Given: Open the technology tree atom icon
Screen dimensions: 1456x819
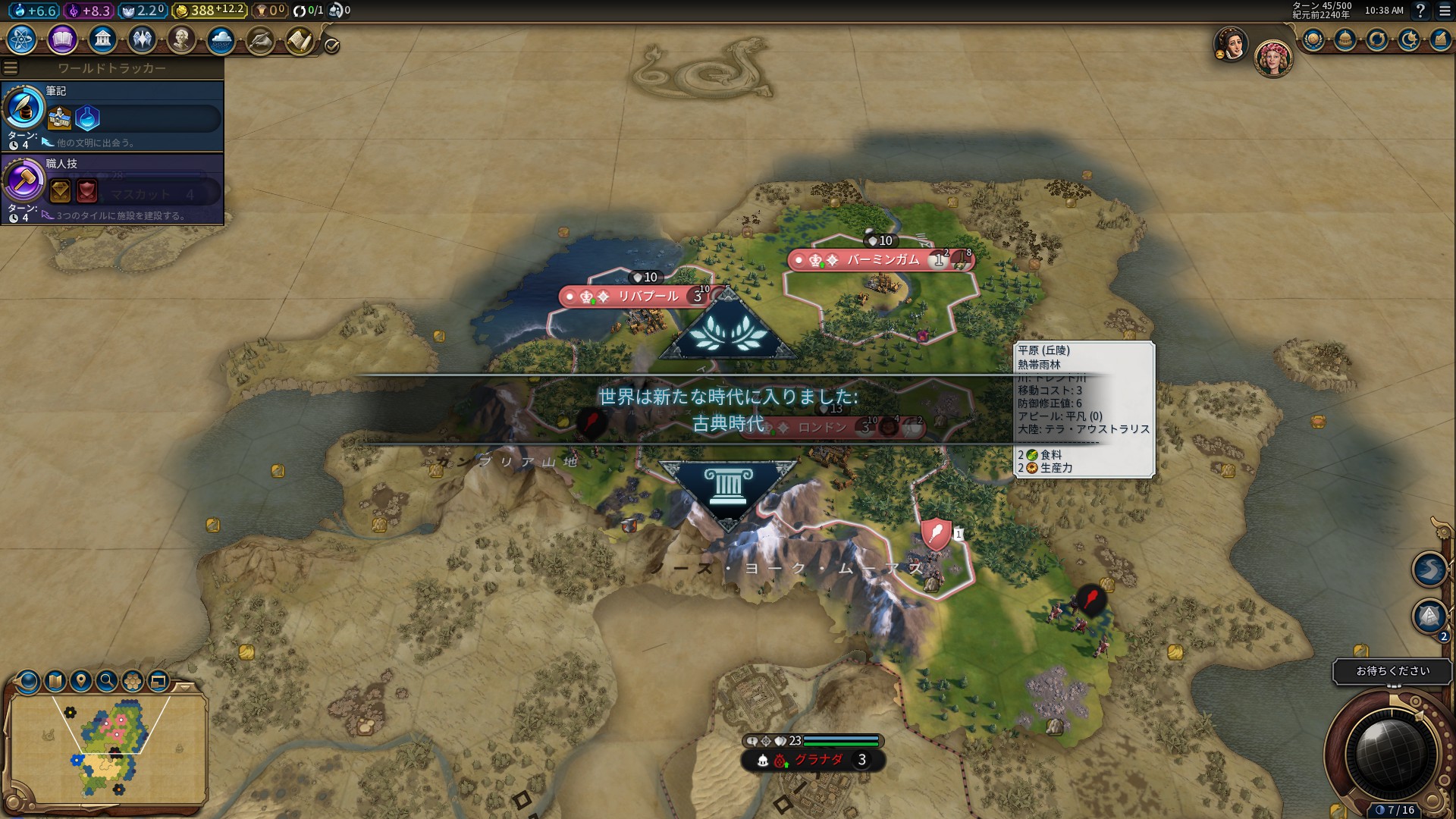Looking at the screenshot, I should 22,39.
